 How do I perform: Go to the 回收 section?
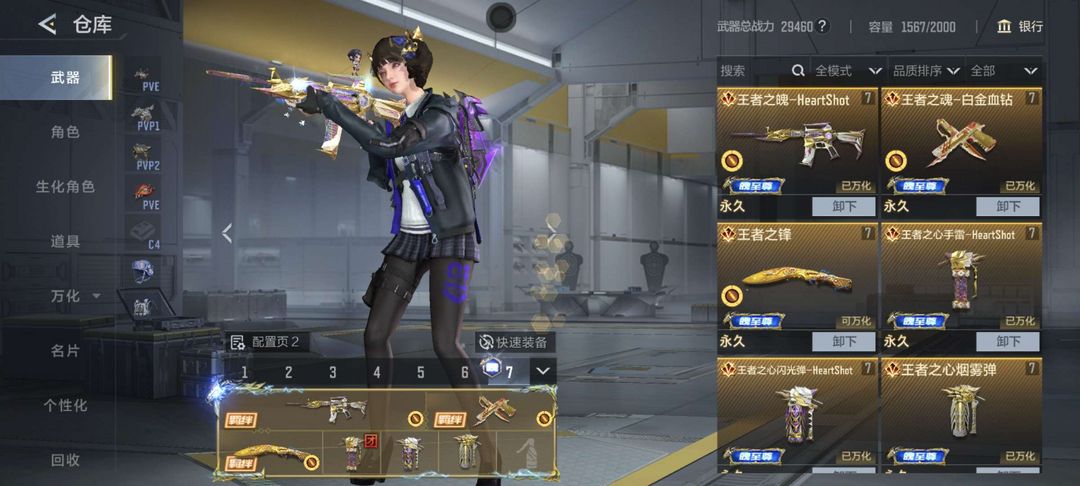[65, 460]
